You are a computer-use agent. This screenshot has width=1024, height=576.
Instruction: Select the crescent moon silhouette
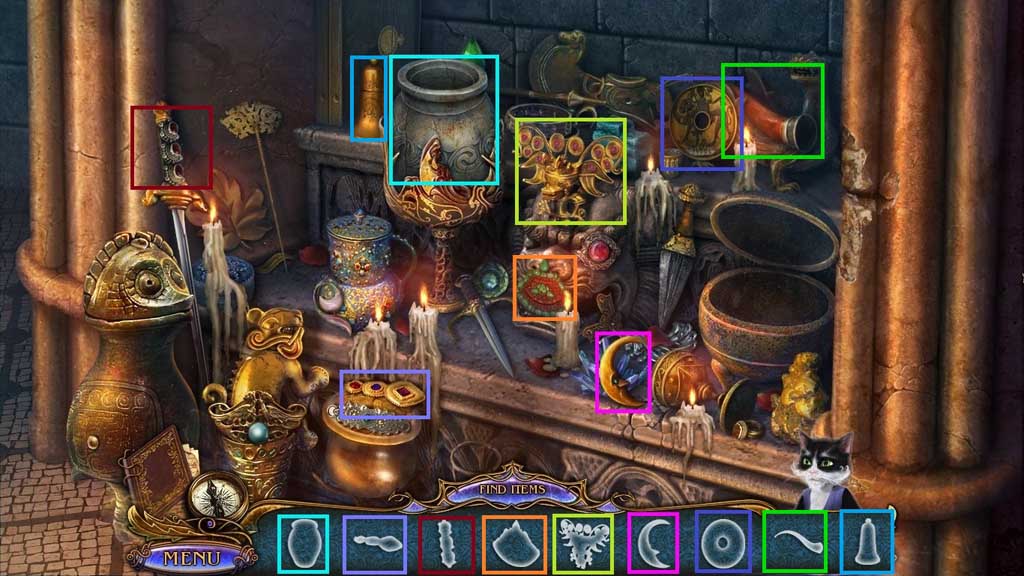(652, 542)
